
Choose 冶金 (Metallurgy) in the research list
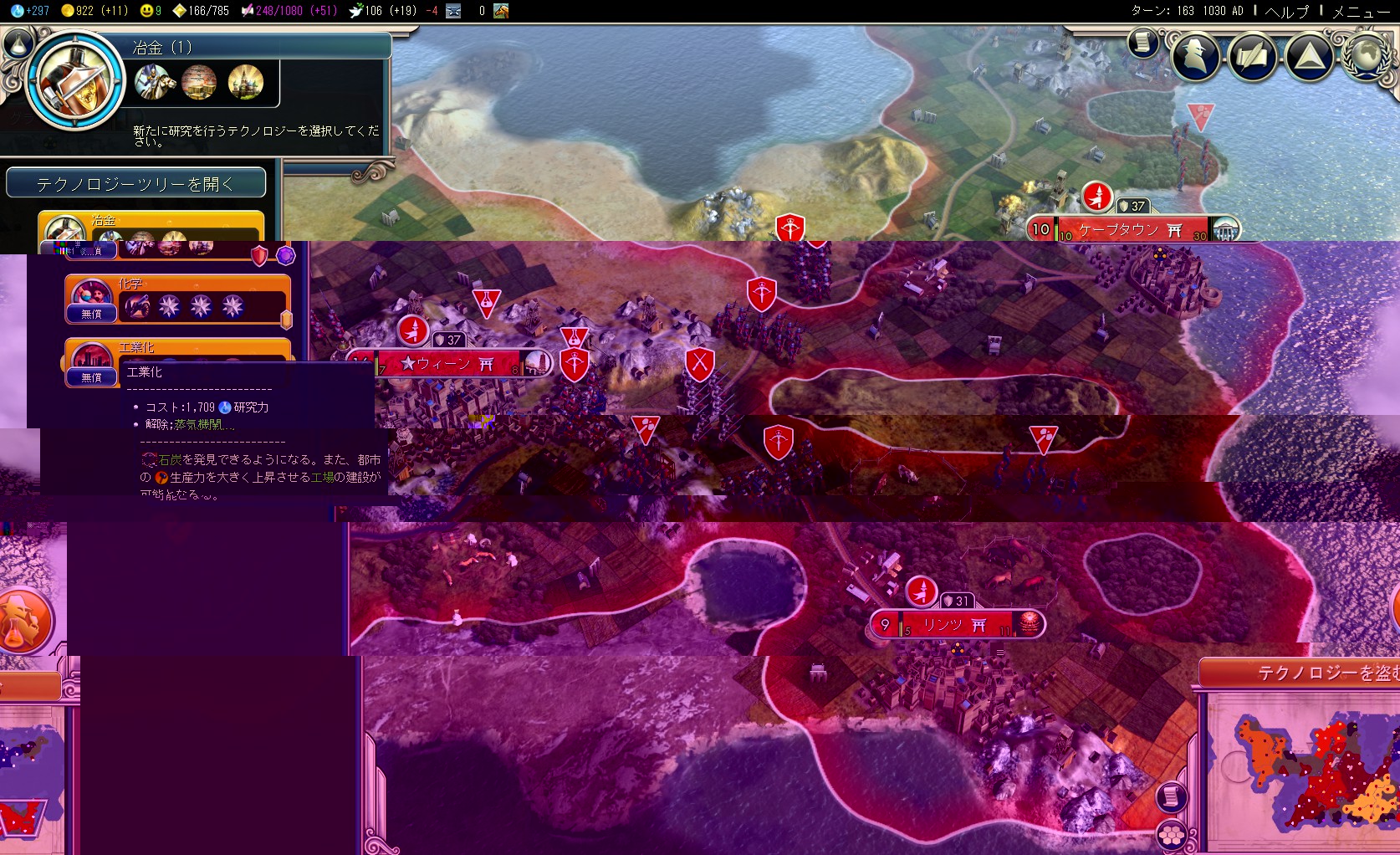click(x=151, y=227)
